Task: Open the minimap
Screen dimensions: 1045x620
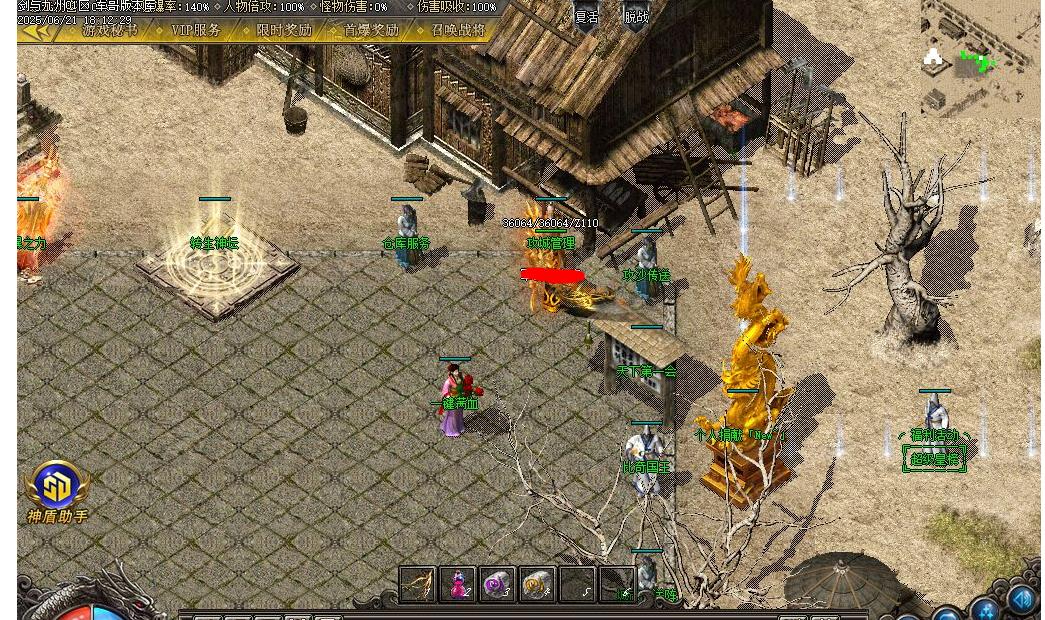Action: pyautogui.click(x=980, y=60)
